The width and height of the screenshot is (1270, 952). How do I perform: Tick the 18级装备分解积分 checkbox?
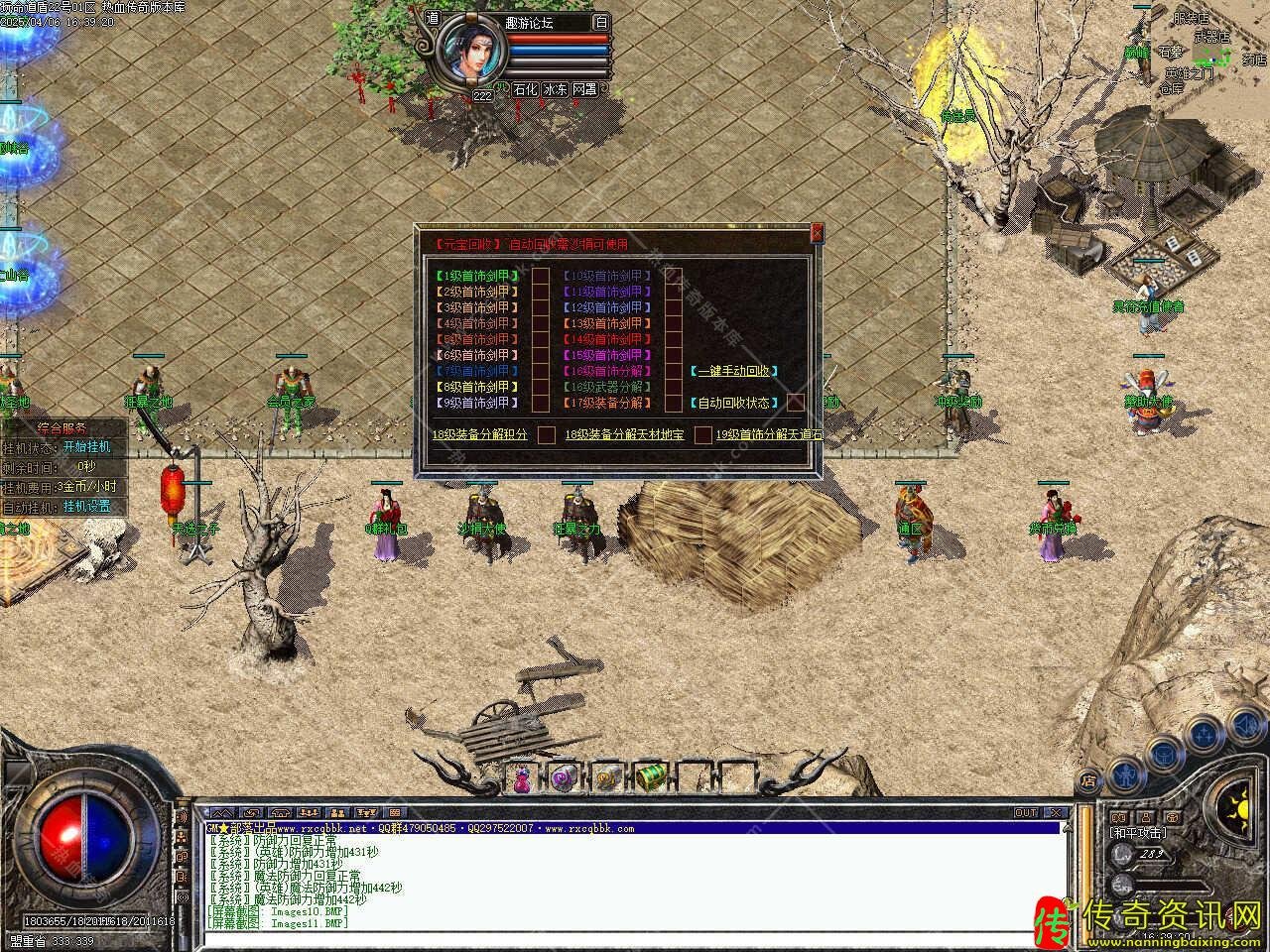pos(547,434)
